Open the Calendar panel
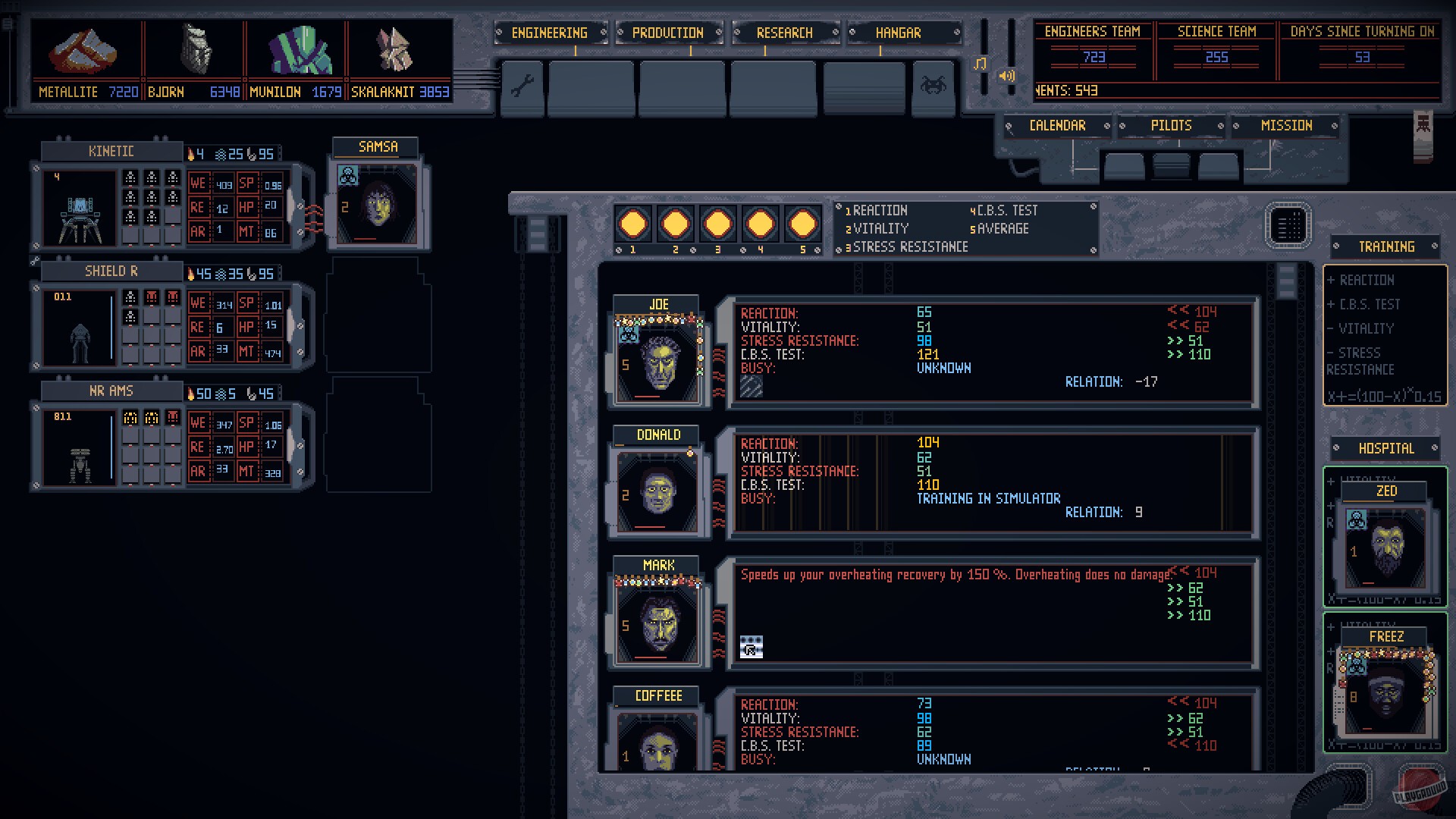 [1059, 125]
